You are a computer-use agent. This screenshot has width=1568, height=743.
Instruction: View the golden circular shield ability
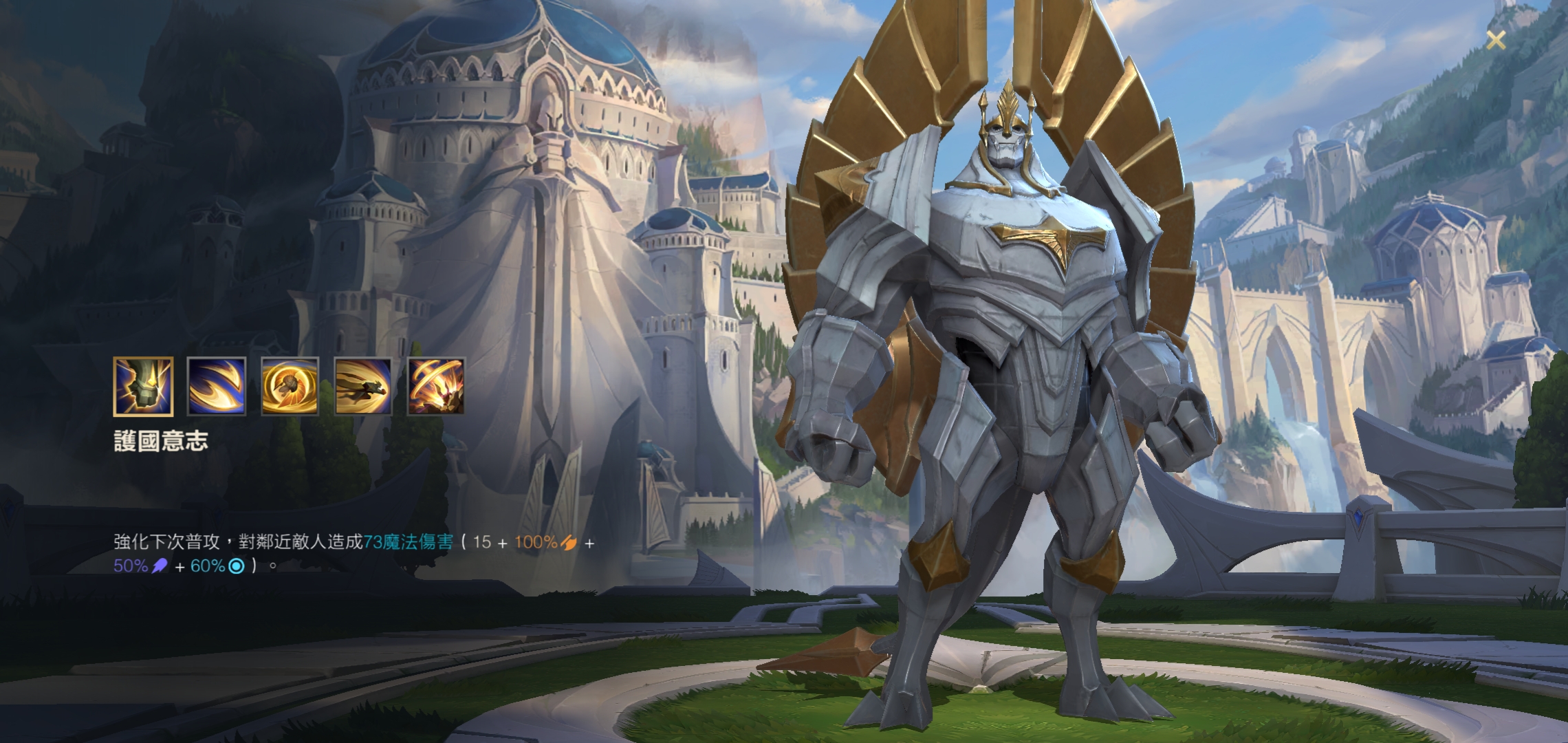tap(290, 387)
